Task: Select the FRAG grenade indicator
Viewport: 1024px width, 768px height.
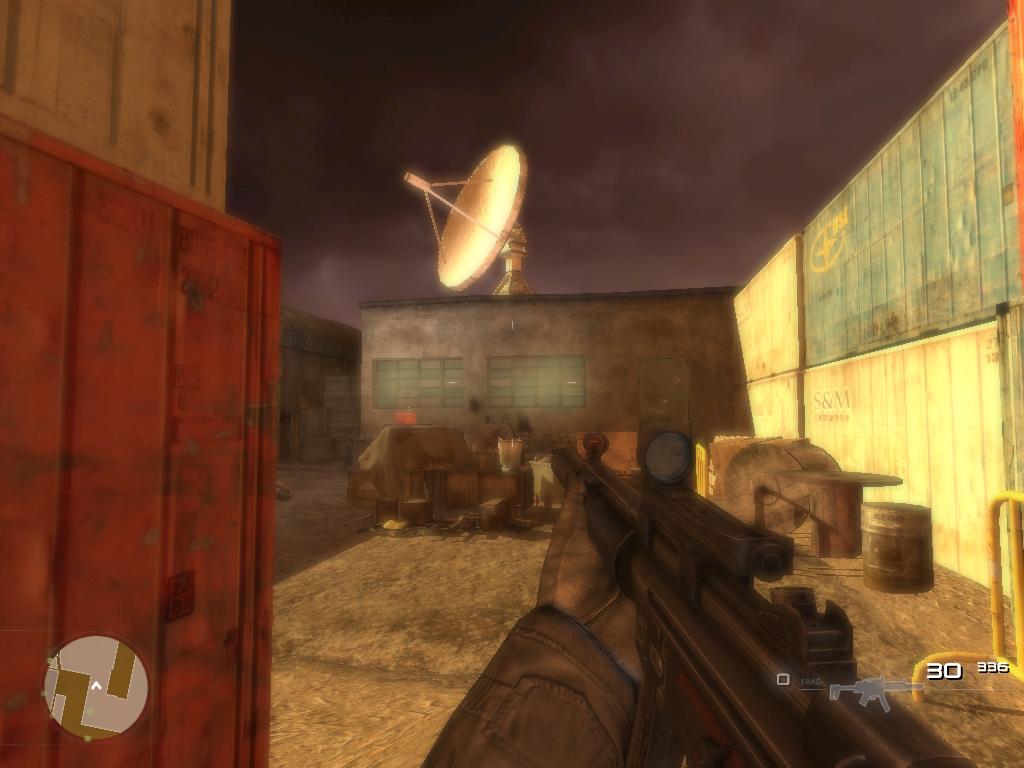Action: tap(809, 680)
